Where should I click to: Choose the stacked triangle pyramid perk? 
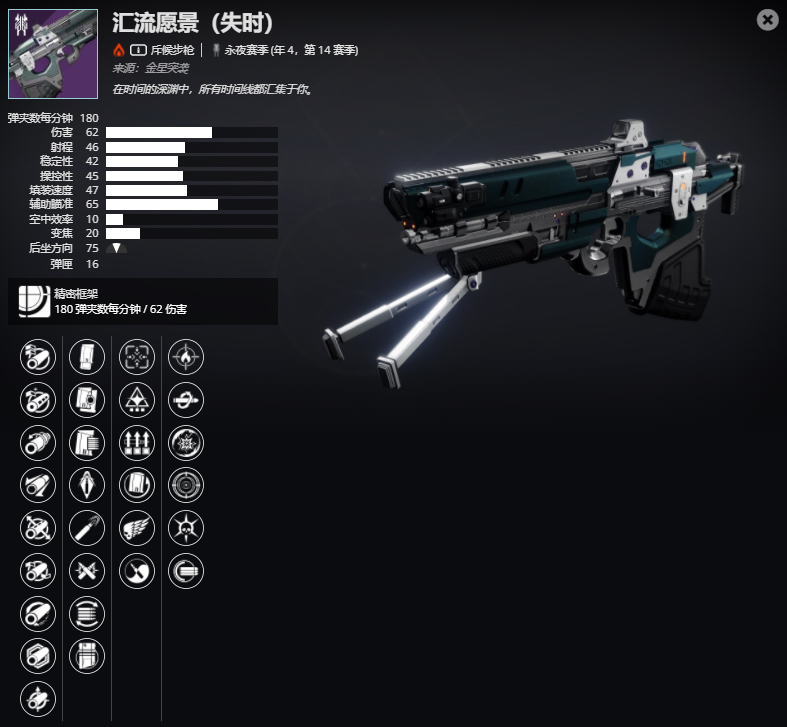137,399
